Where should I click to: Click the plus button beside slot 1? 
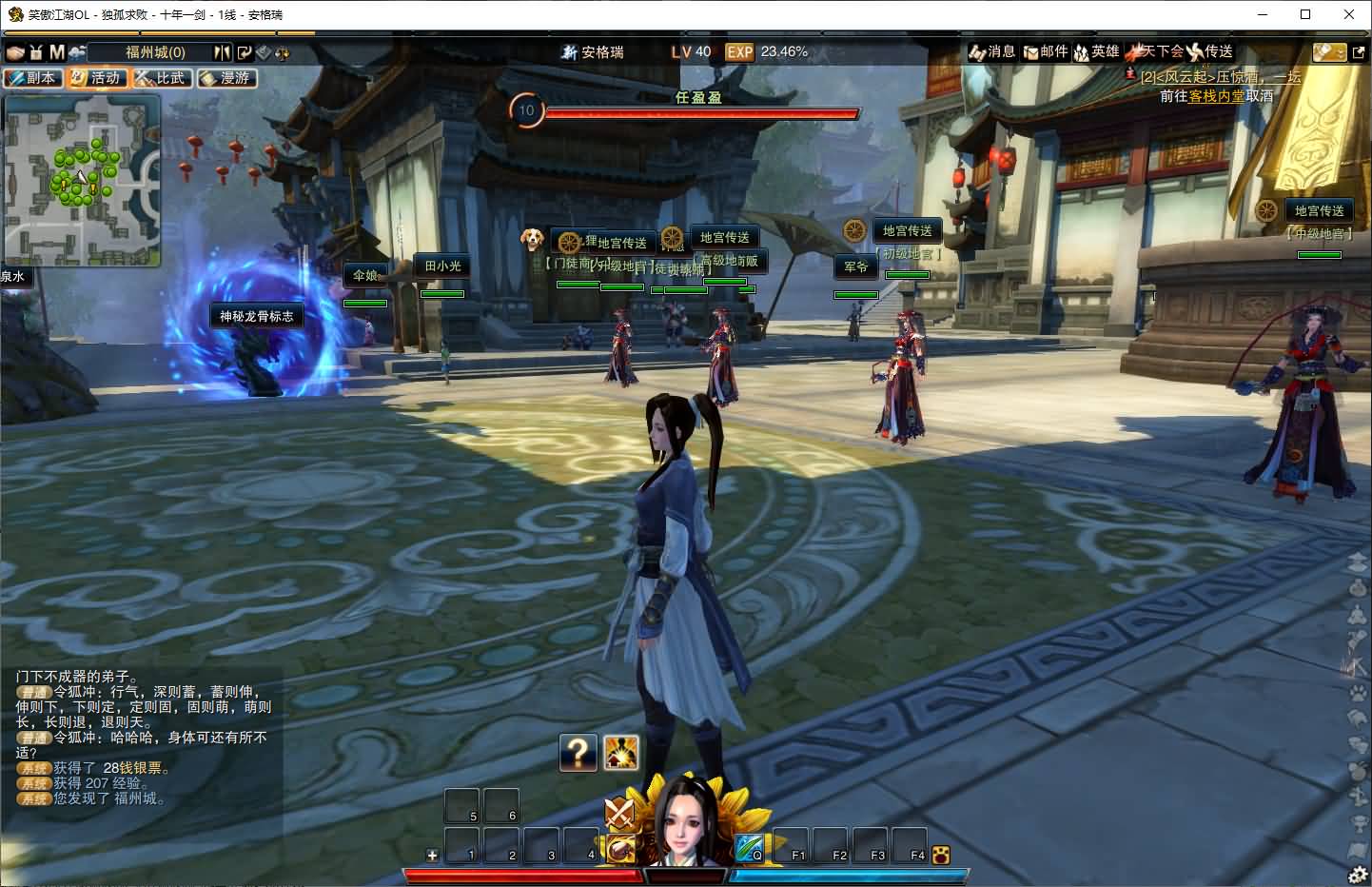(x=432, y=855)
